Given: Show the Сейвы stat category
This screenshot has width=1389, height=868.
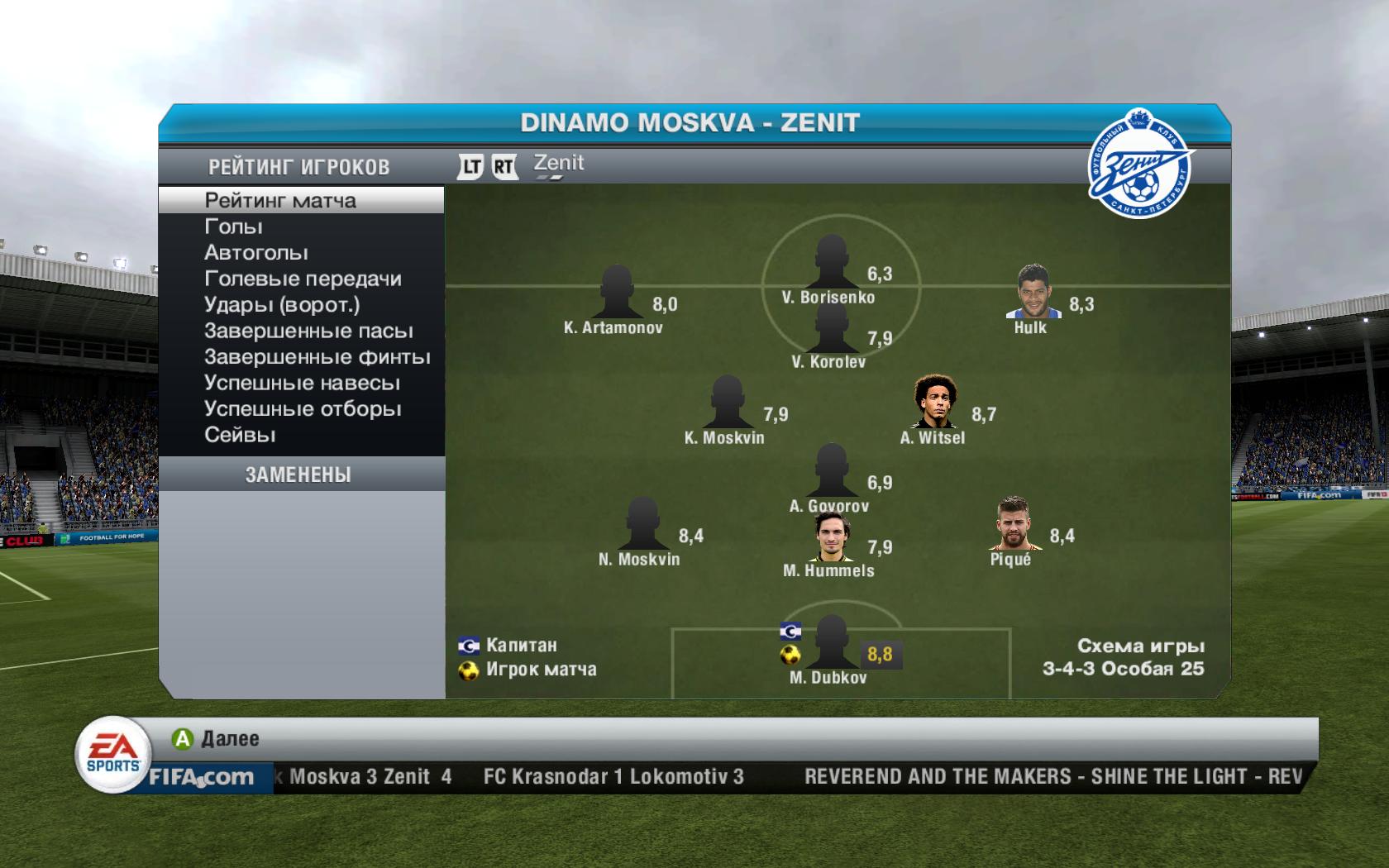Looking at the screenshot, I should pyautogui.click(x=240, y=435).
